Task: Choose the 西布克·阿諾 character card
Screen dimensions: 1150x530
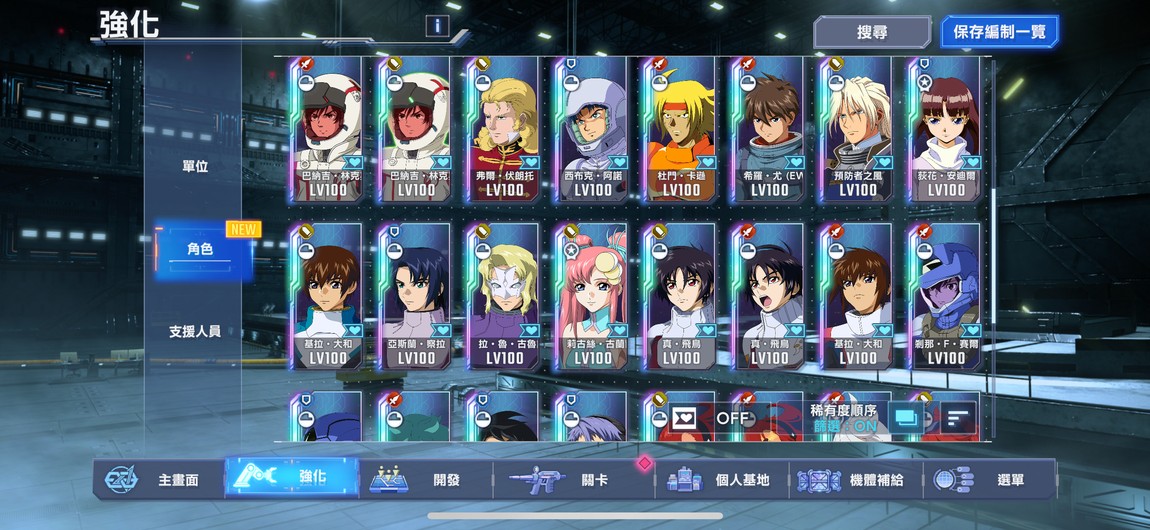Action: (593, 130)
